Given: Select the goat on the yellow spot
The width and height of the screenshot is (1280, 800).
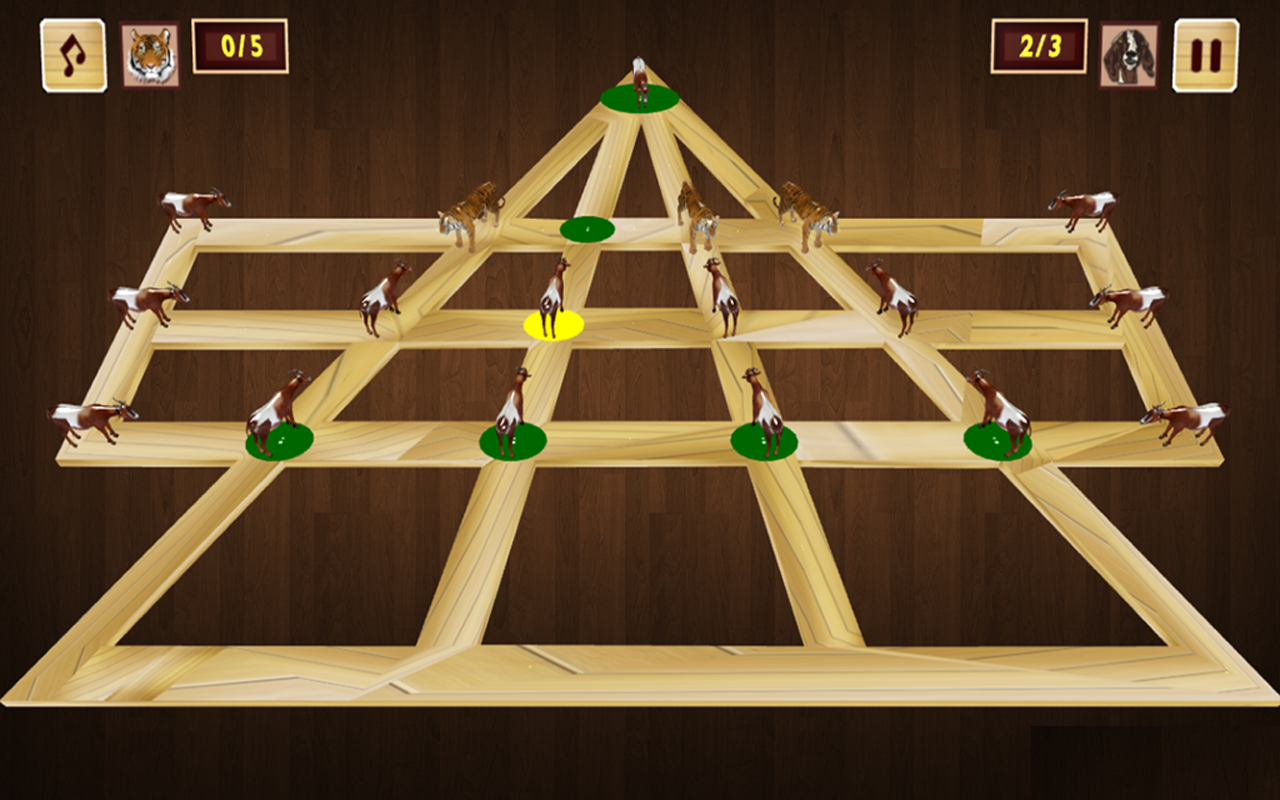Looking at the screenshot, I should pyautogui.click(x=553, y=300).
